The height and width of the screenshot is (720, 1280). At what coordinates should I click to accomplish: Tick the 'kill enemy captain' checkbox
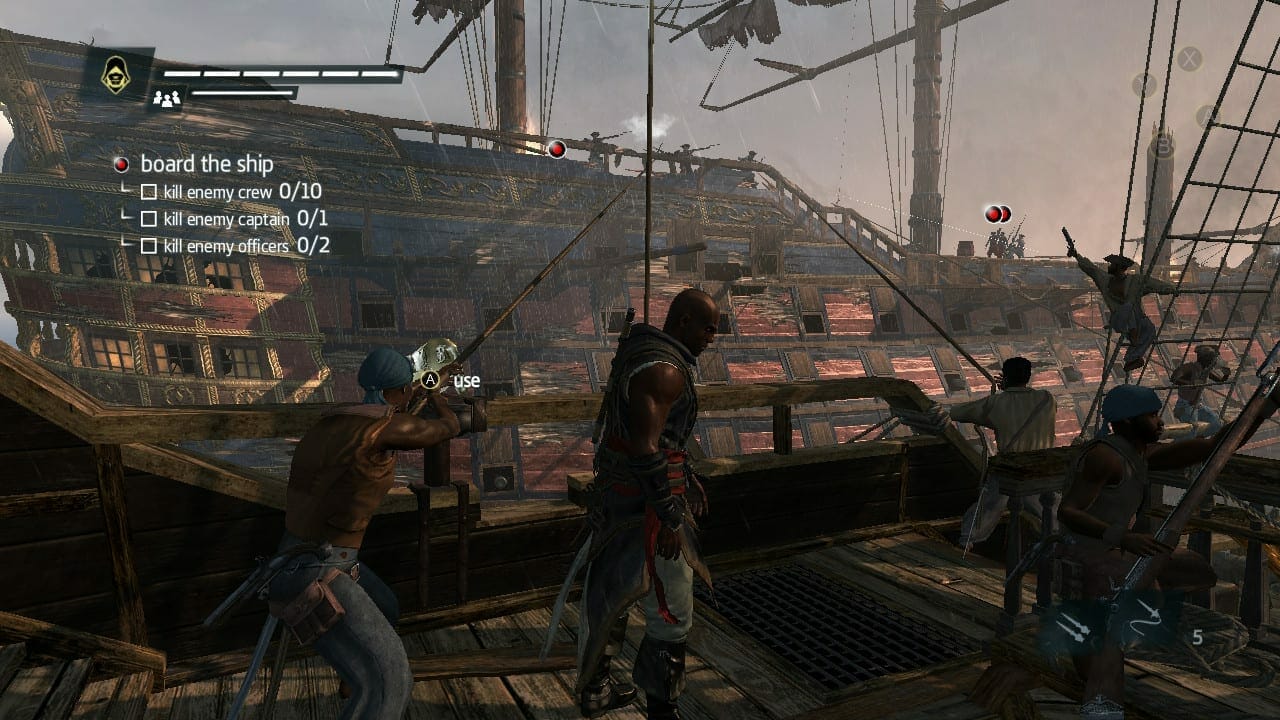[149, 218]
